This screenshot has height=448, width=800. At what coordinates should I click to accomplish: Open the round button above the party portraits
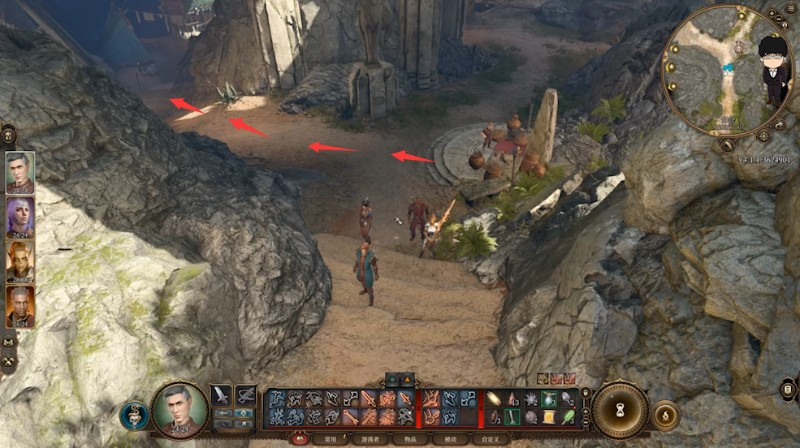click(x=8, y=133)
